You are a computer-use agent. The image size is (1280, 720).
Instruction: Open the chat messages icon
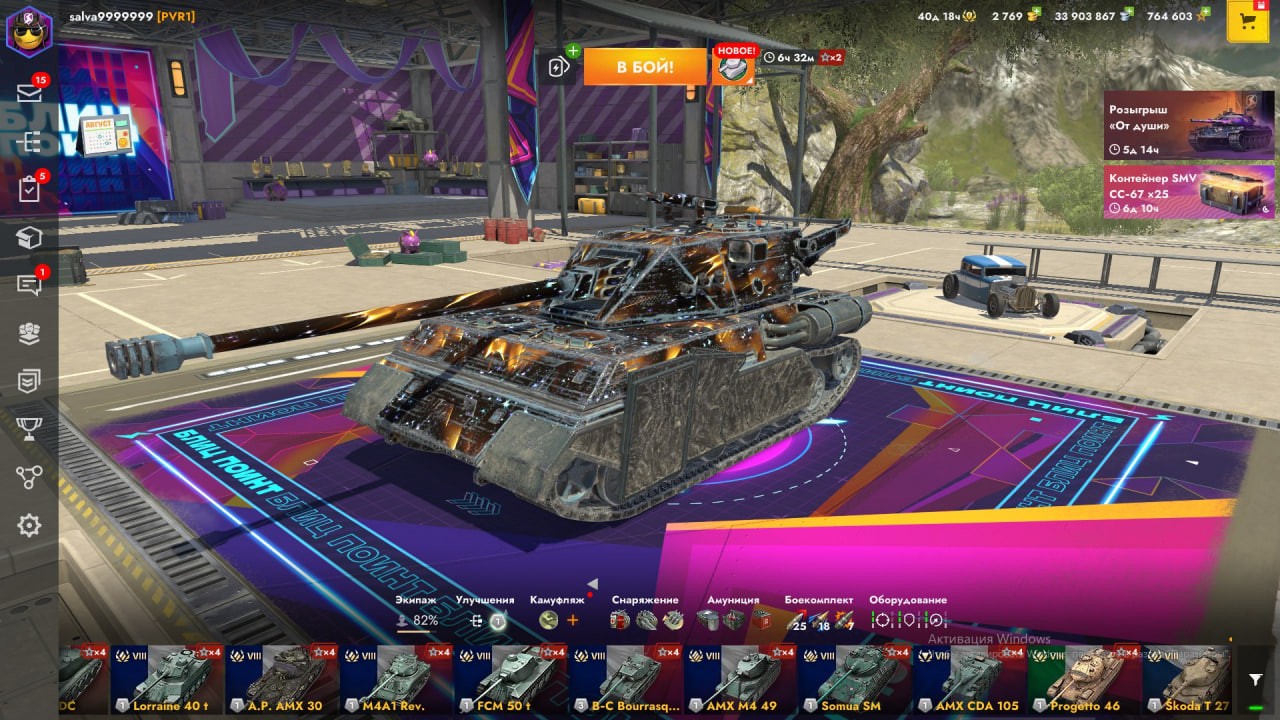[x=29, y=285]
